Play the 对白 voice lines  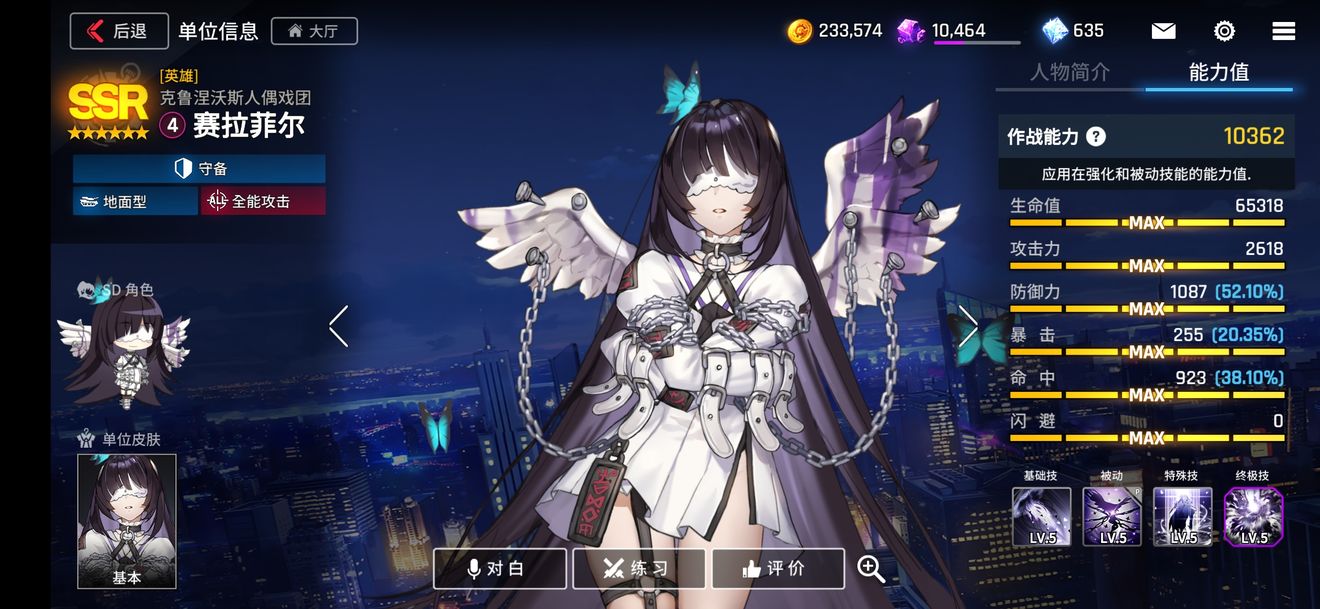500,568
